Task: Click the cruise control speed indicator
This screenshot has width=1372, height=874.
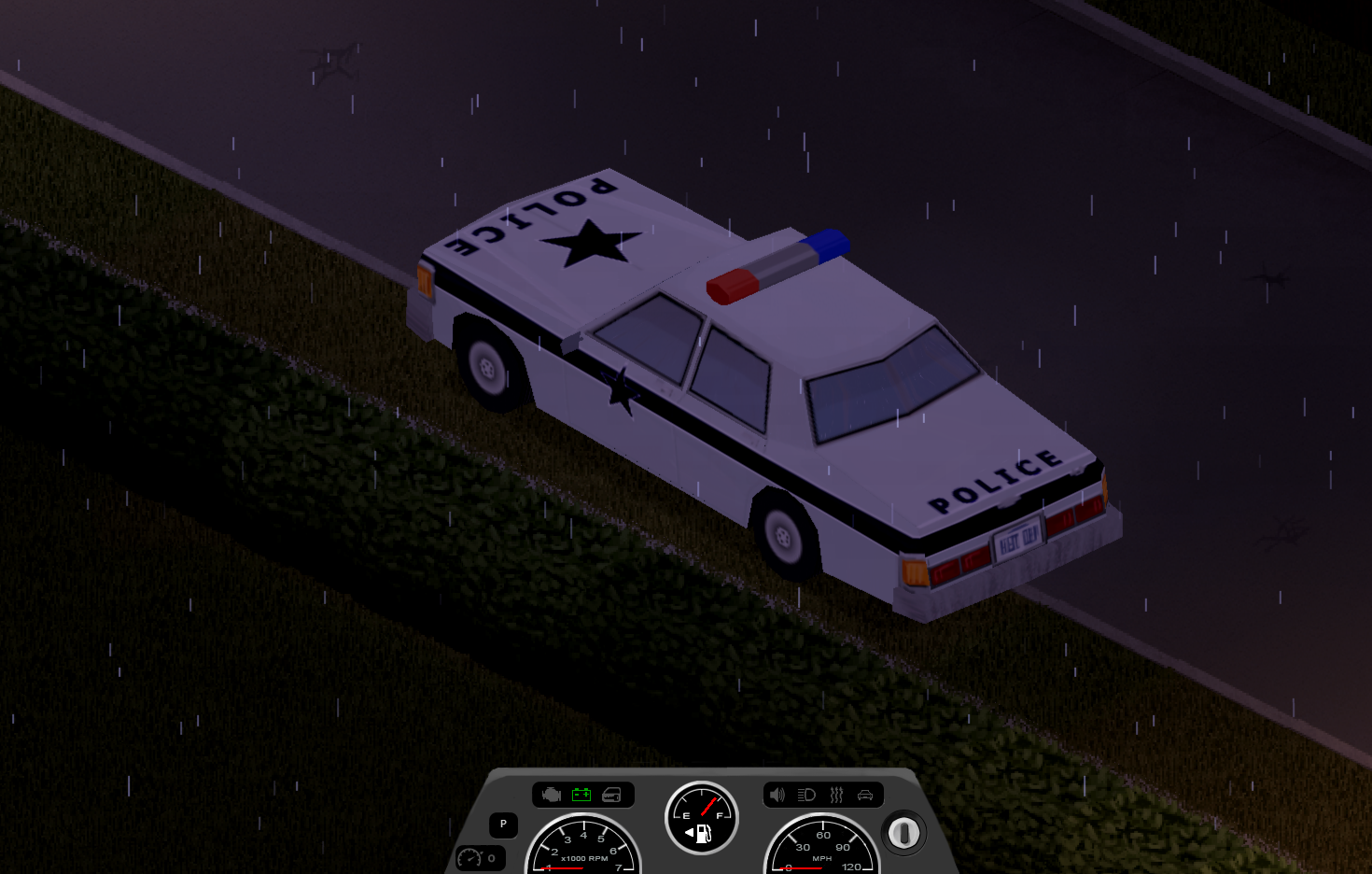Action: [480, 858]
